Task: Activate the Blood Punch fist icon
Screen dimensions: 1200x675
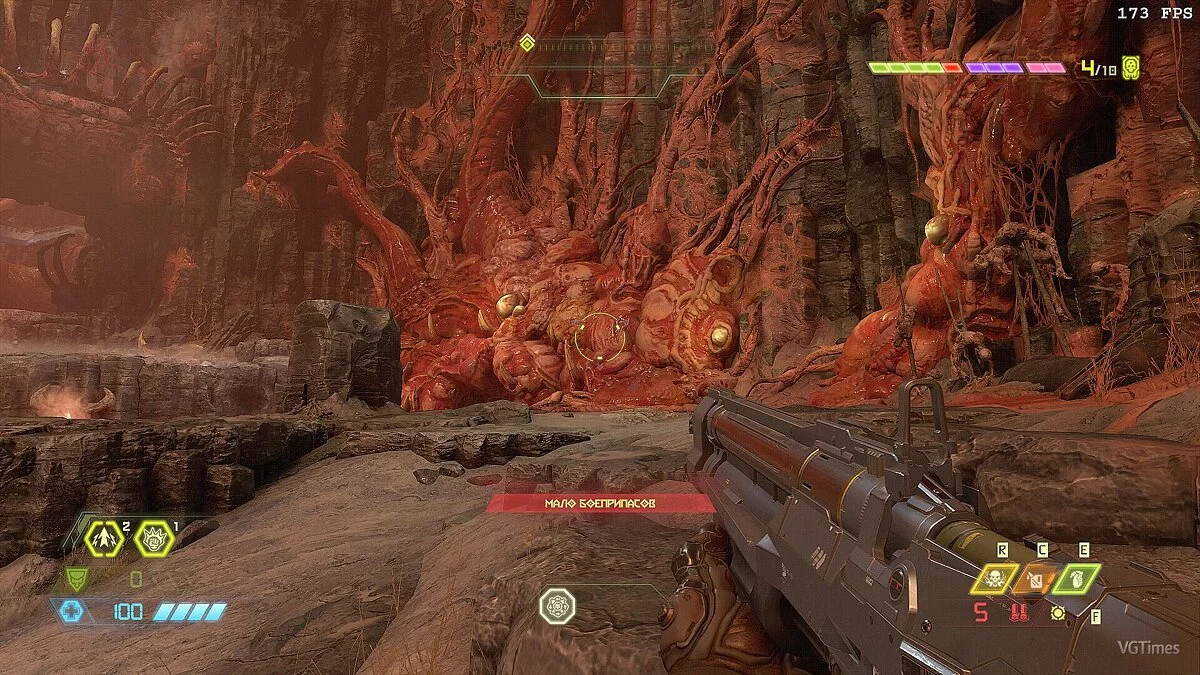Action: pos(154,539)
